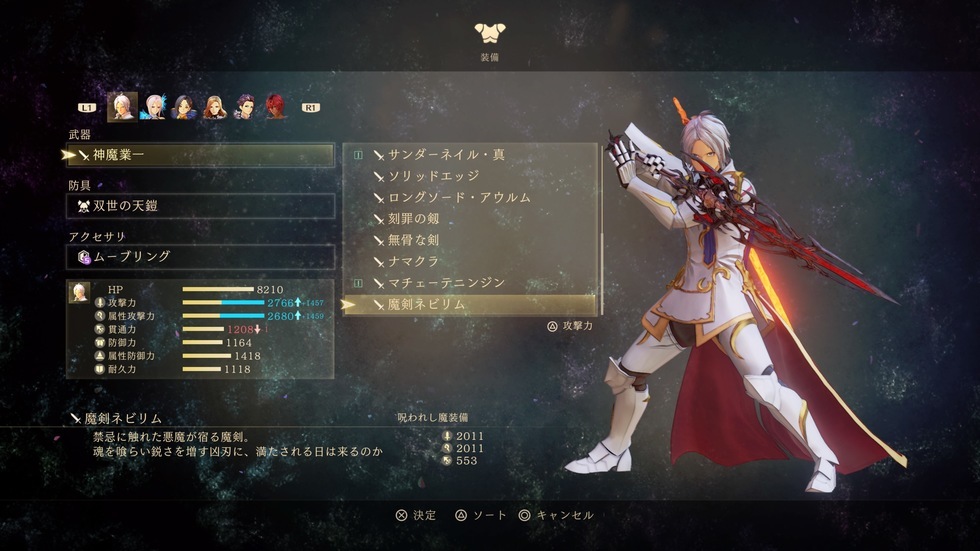Select the black-haired character portrait
Viewport: 980px width, 551px height.
[x=183, y=107]
